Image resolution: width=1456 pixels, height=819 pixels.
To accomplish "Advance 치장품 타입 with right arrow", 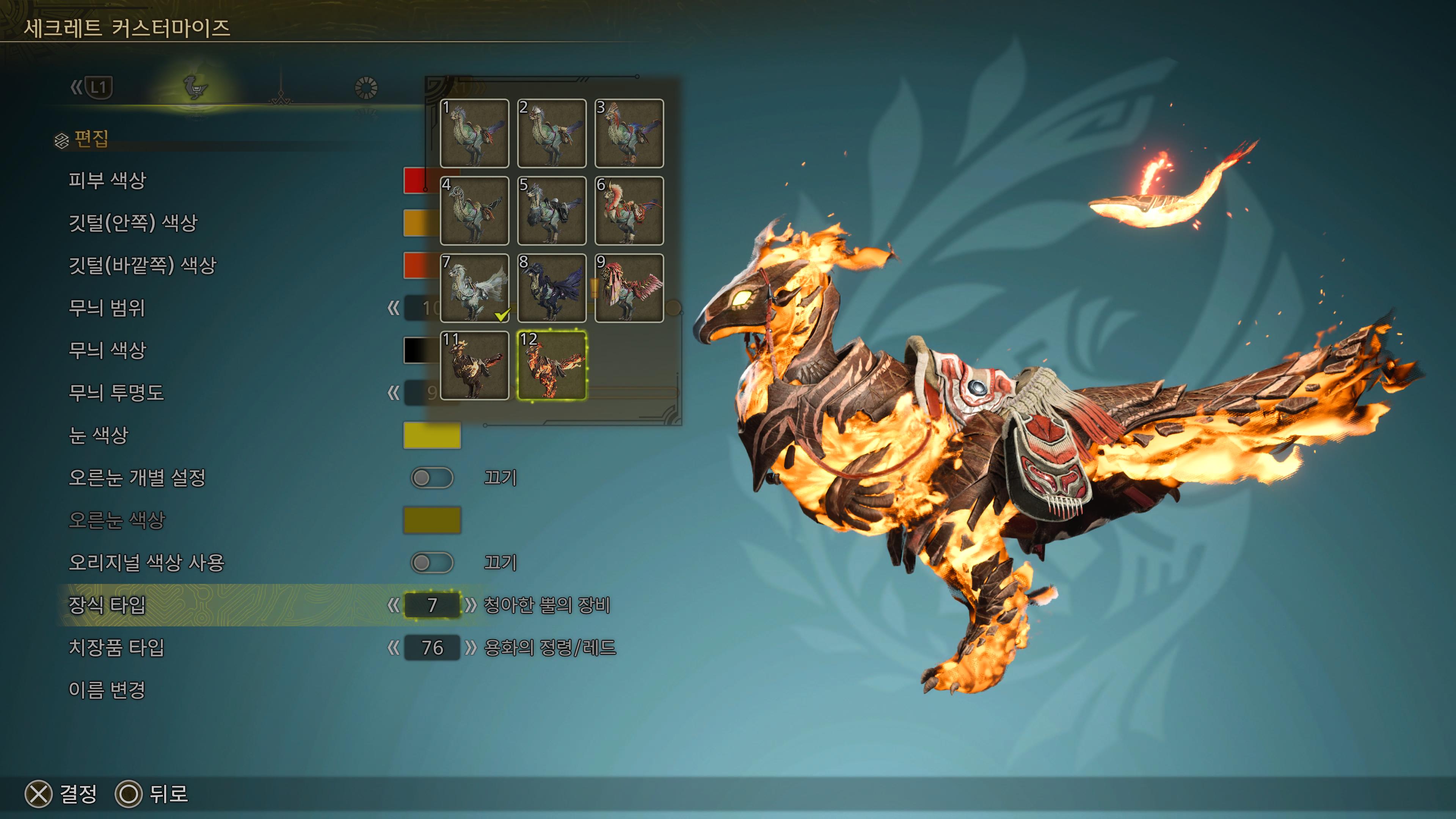I will pos(470,648).
